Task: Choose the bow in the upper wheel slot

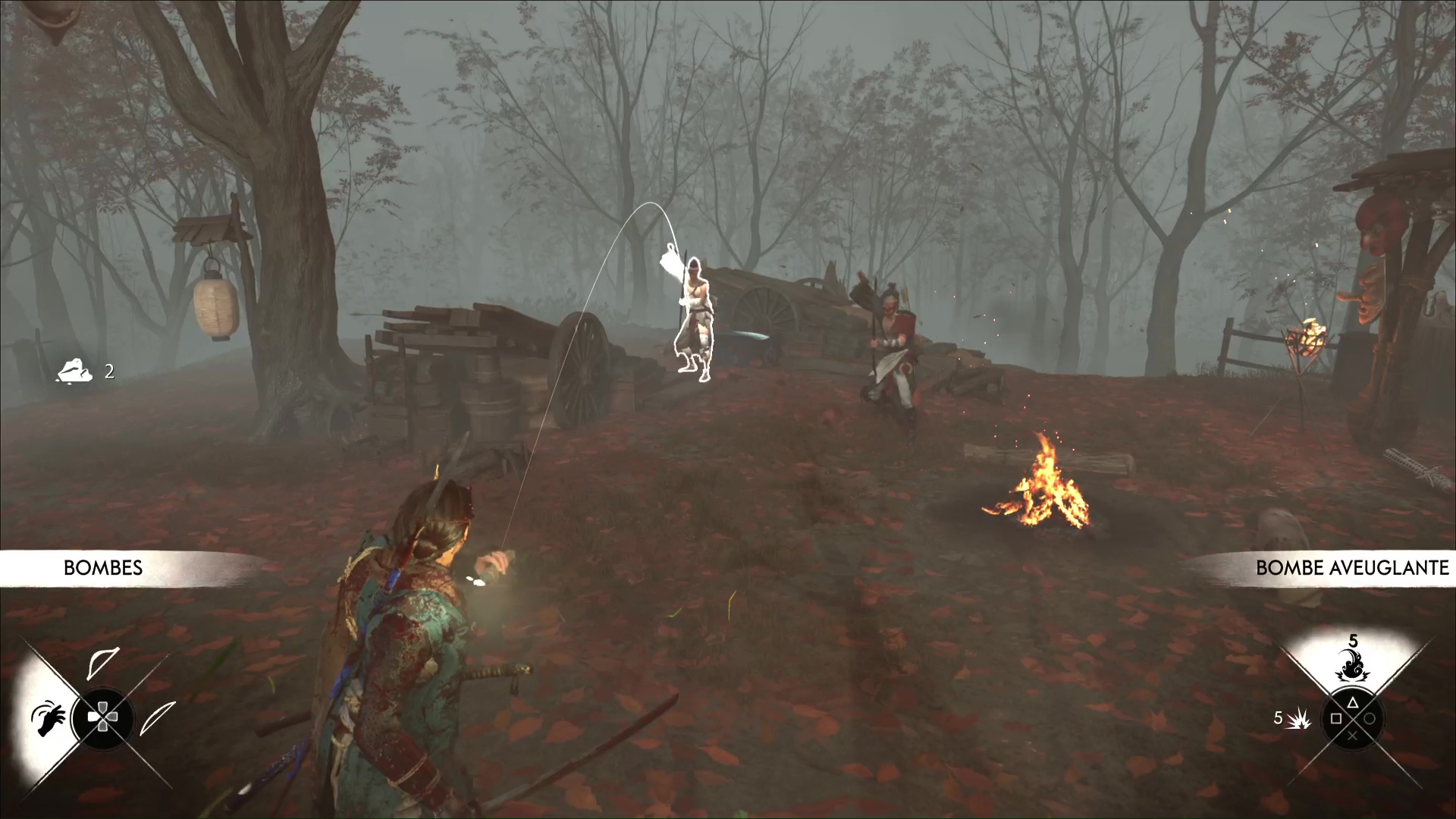Action: 102,664
